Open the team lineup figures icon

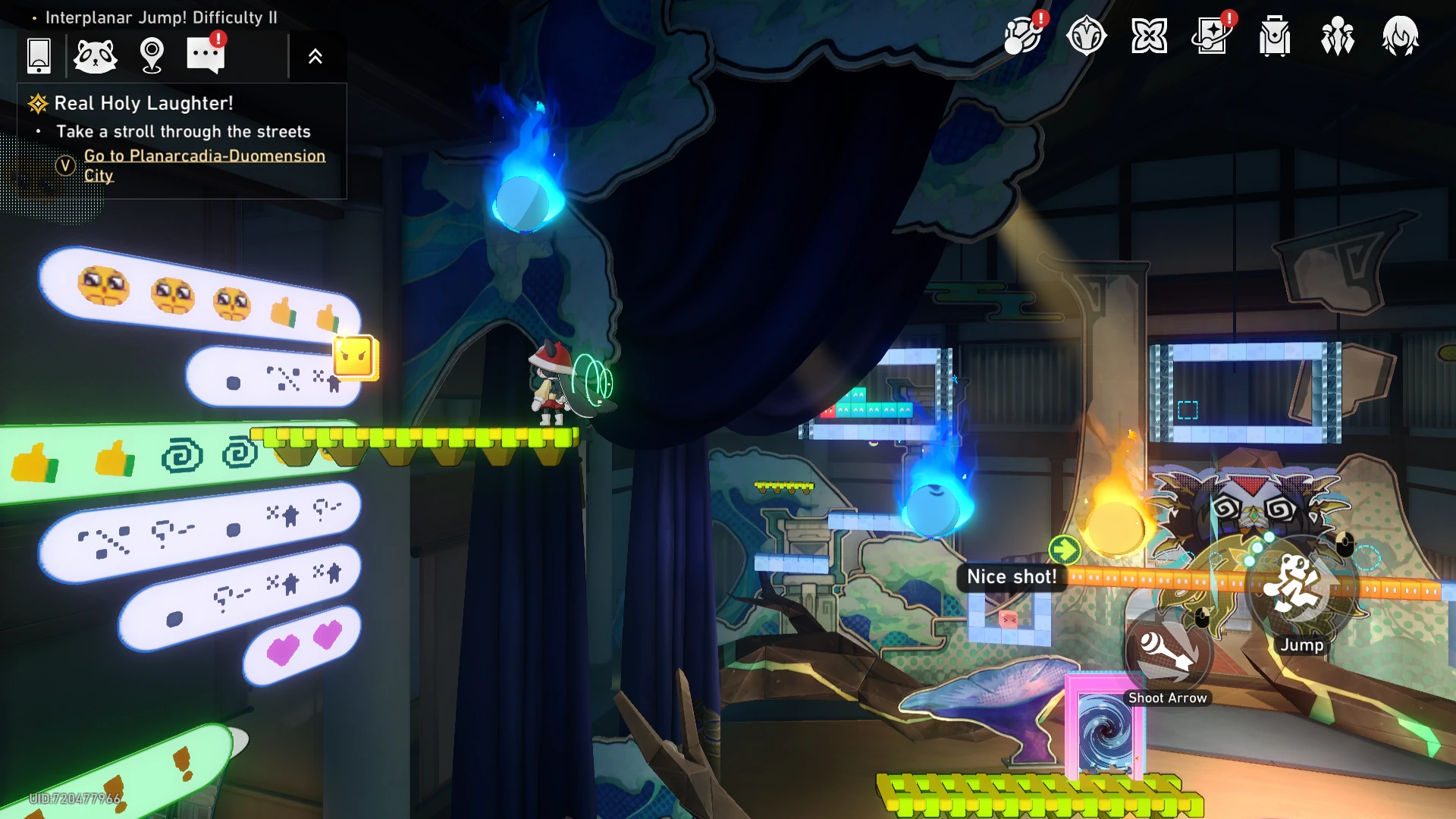1337,36
